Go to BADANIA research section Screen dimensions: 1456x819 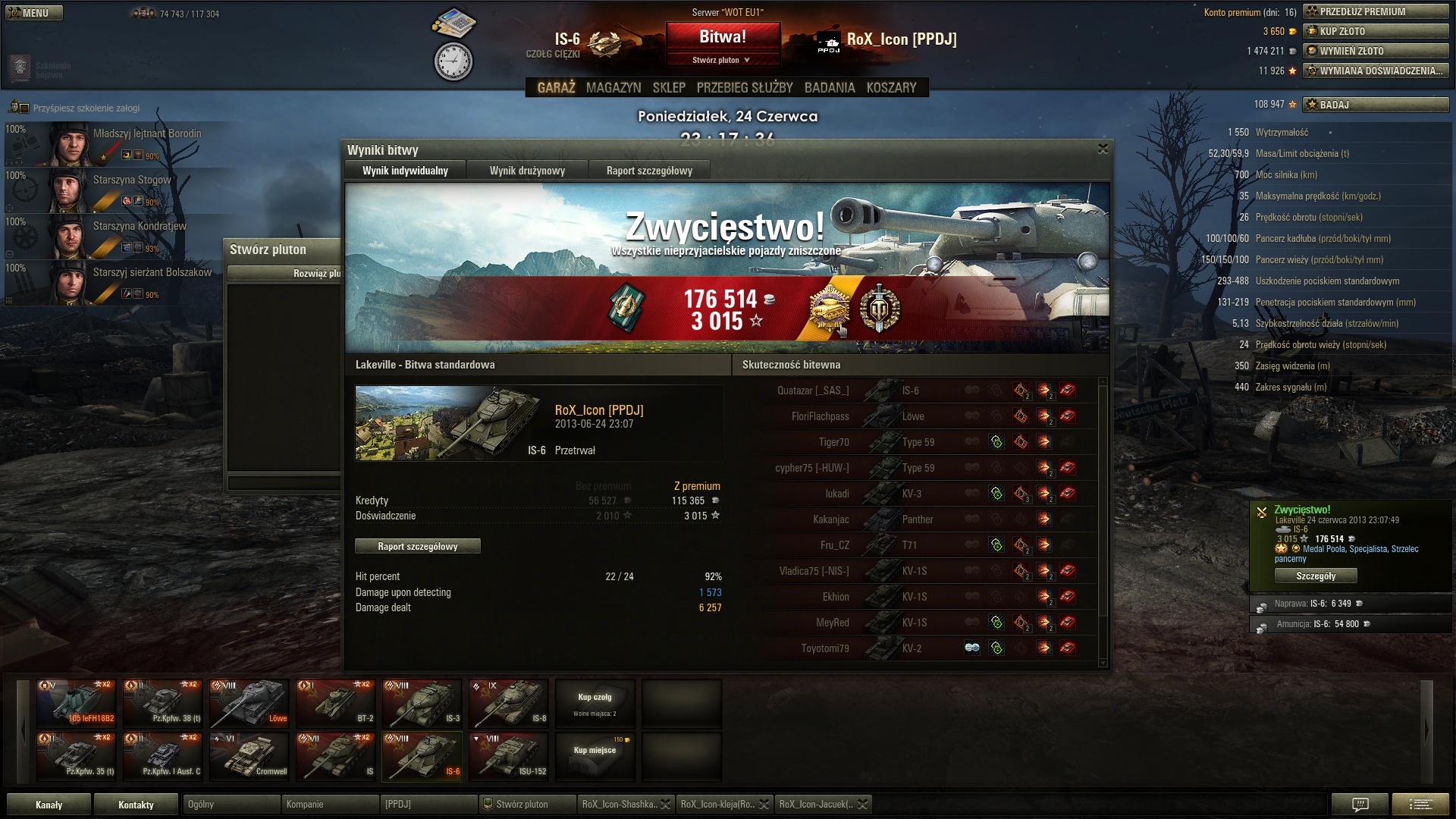(829, 88)
